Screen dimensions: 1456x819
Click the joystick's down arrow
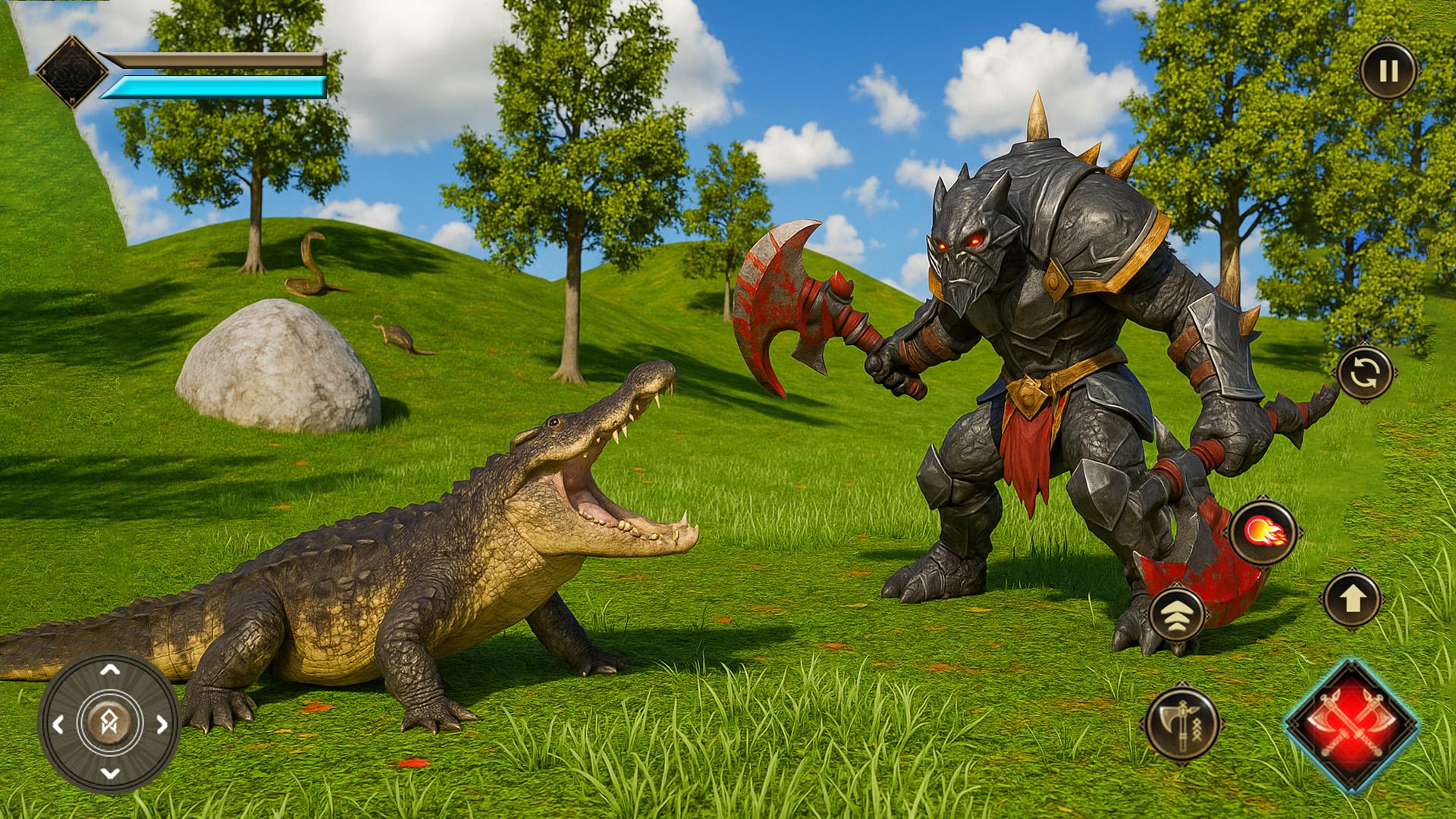(110, 774)
